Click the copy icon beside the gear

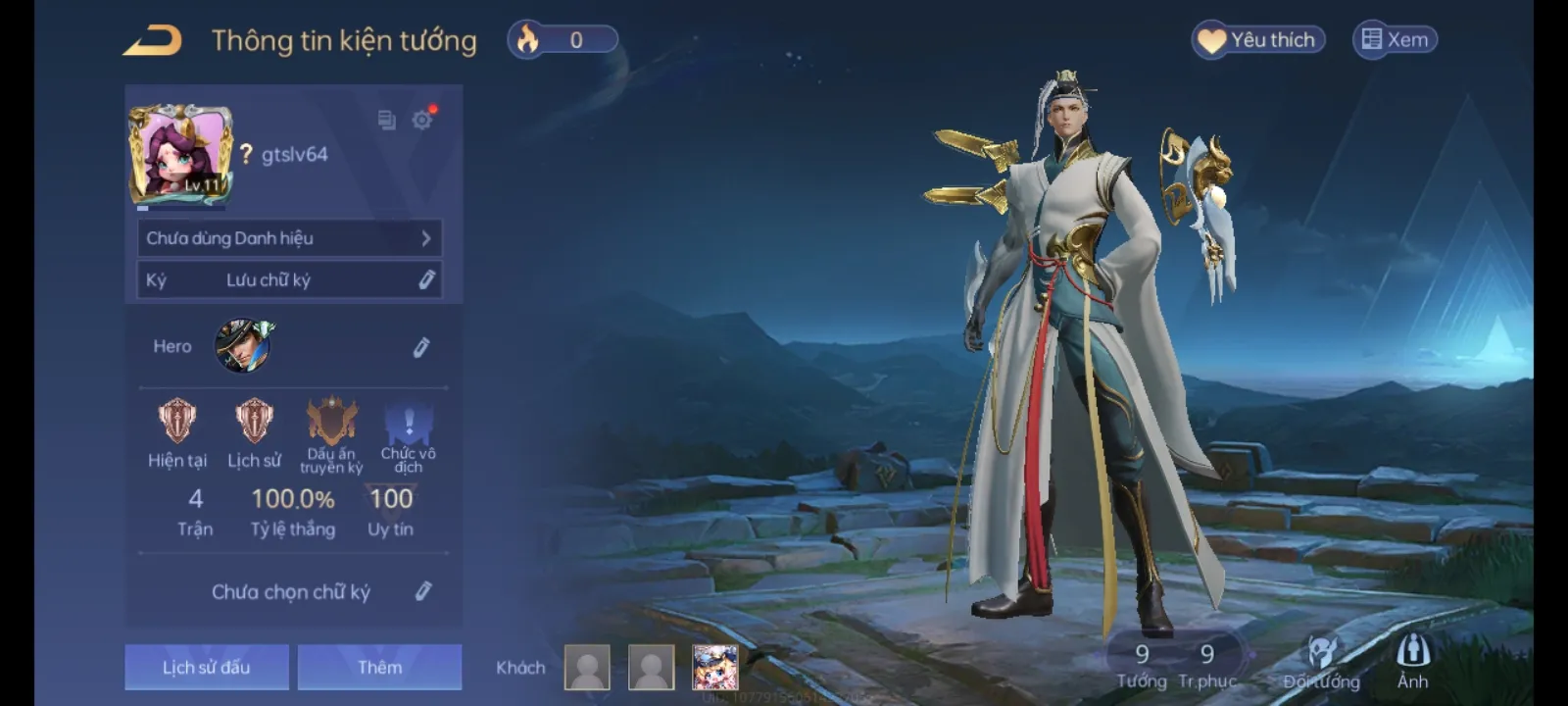(x=386, y=120)
